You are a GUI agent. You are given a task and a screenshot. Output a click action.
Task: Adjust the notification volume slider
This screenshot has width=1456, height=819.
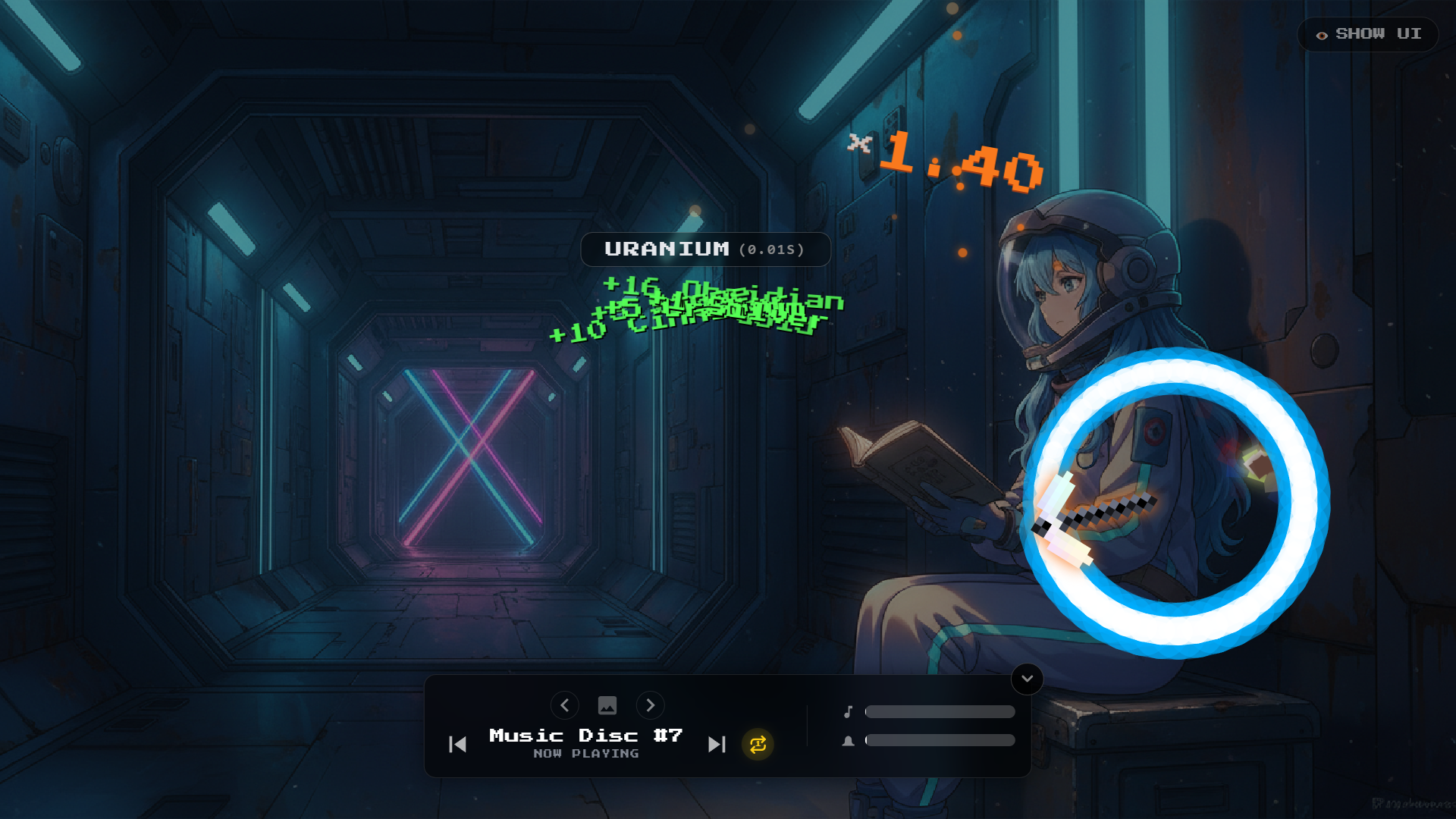tap(940, 740)
